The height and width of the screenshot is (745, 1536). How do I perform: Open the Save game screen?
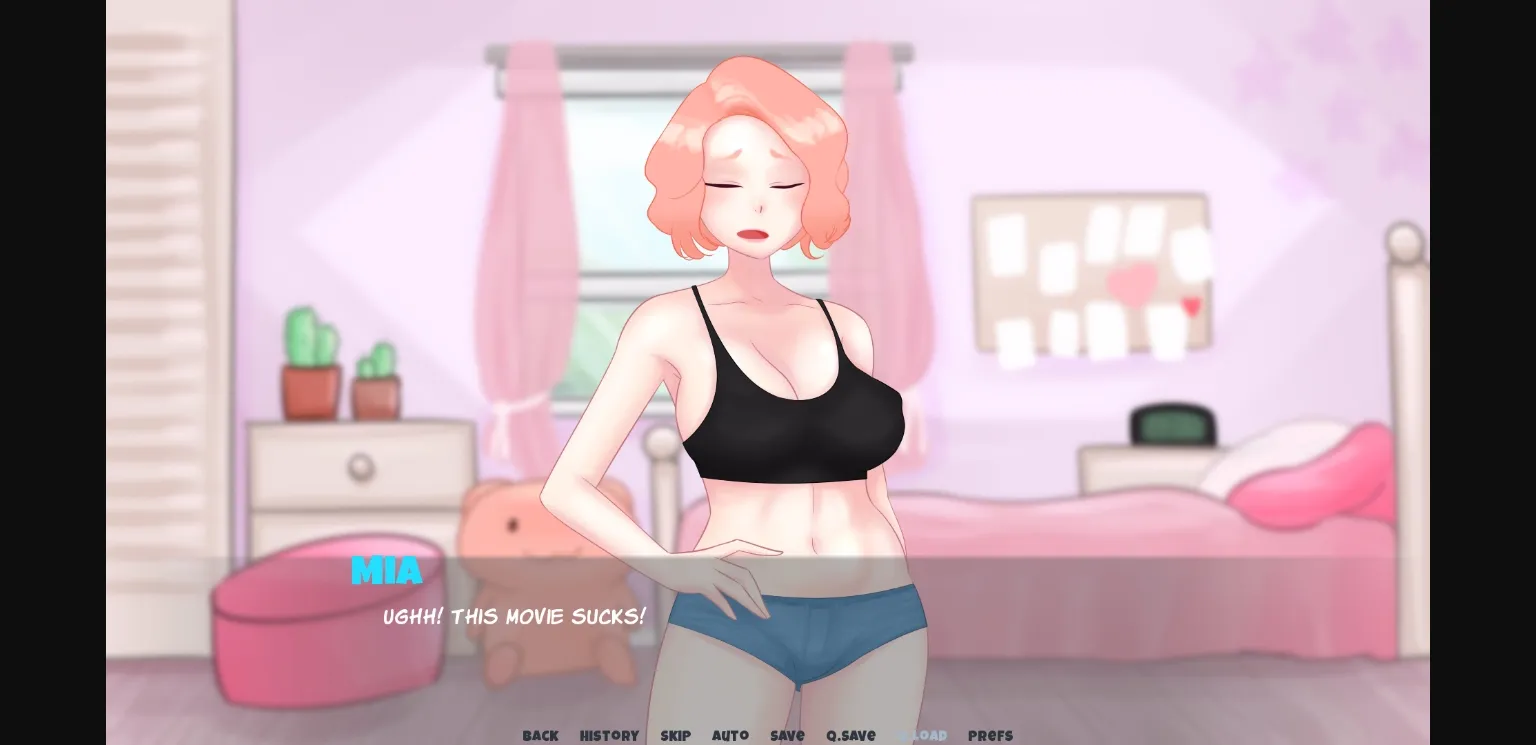click(x=787, y=735)
